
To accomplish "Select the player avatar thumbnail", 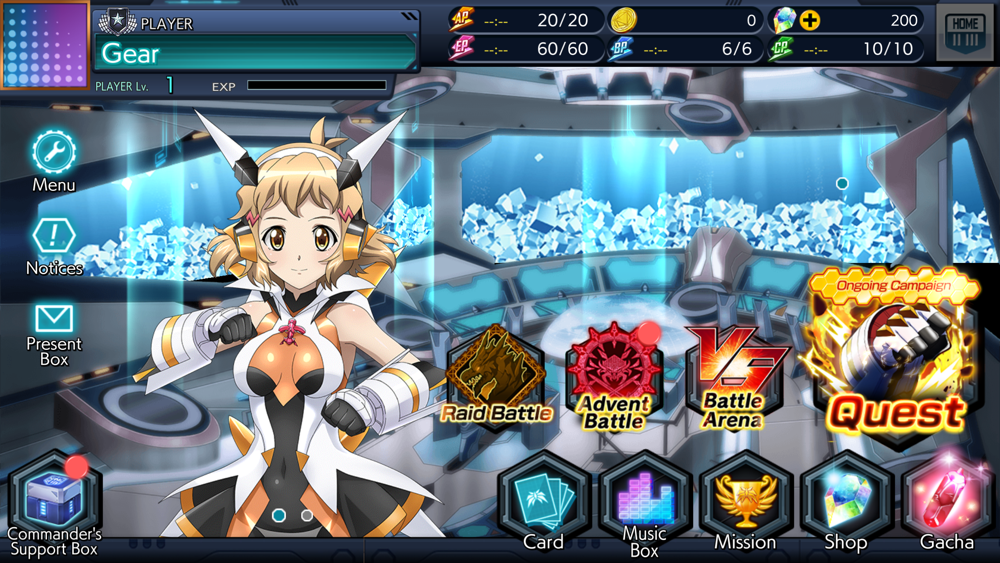I will [44, 46].
